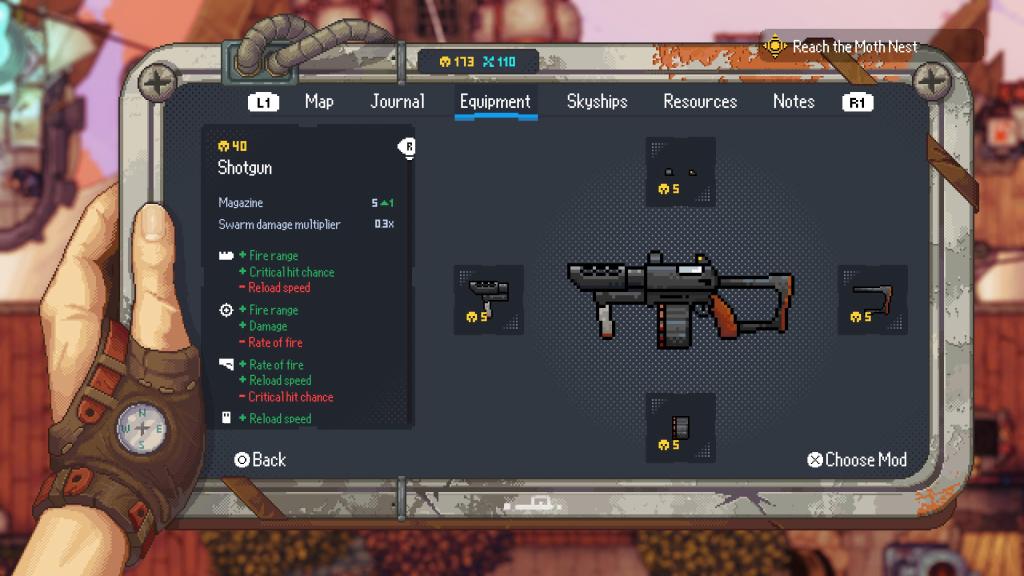Viewport: 1024px width, 576px height.
Task: Choose the barrel mod slot left of the shotgun
Action: tap(489, 300)
